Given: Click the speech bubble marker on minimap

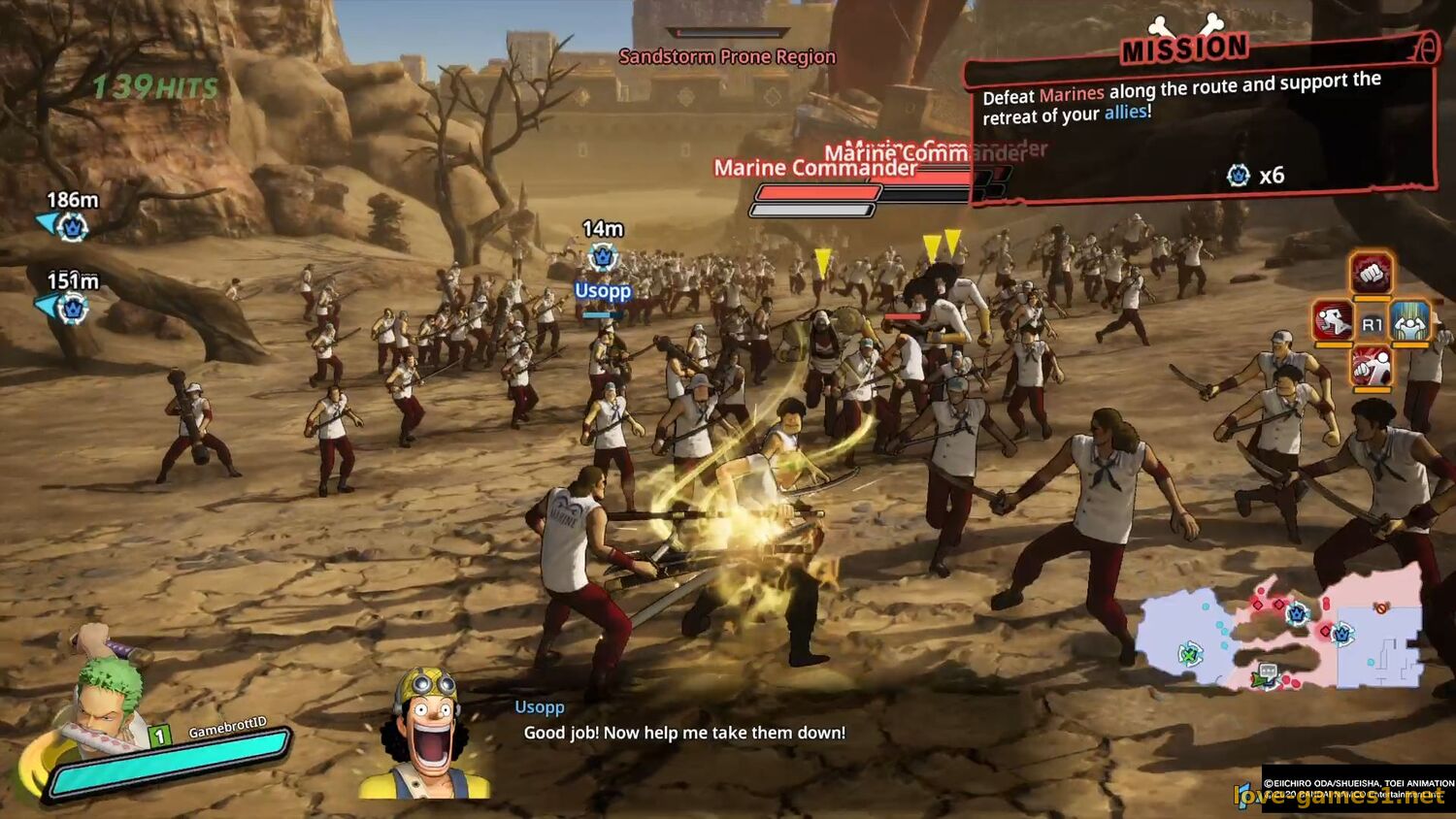Looking at the screenshot, I should pyautogui.click(x=1267, y=671).
